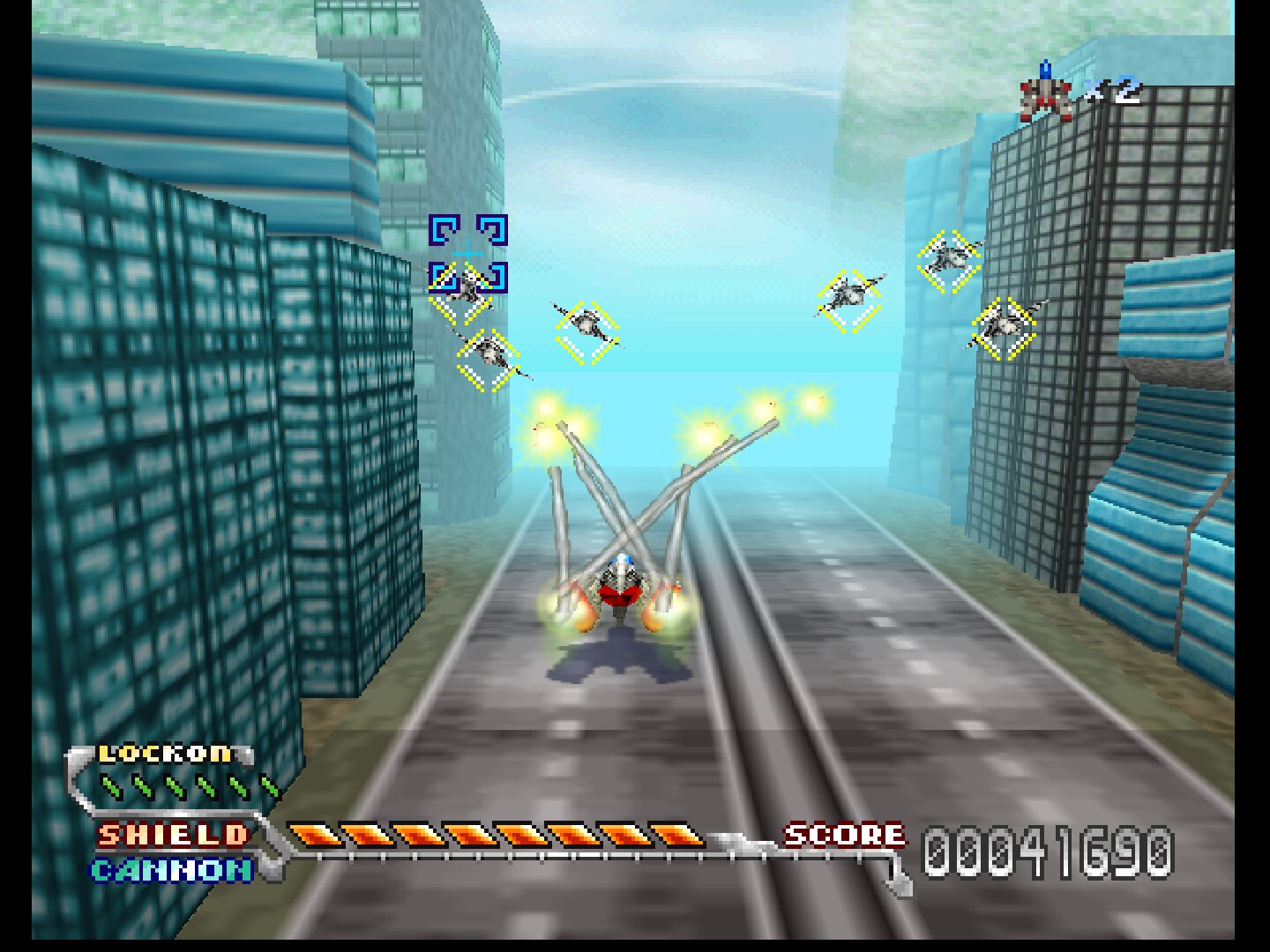Viewport: 1270px width, 952px height.
Task: Select the CANNON weapon indicator
Action: pyautogui.click(x=171, y=871)
